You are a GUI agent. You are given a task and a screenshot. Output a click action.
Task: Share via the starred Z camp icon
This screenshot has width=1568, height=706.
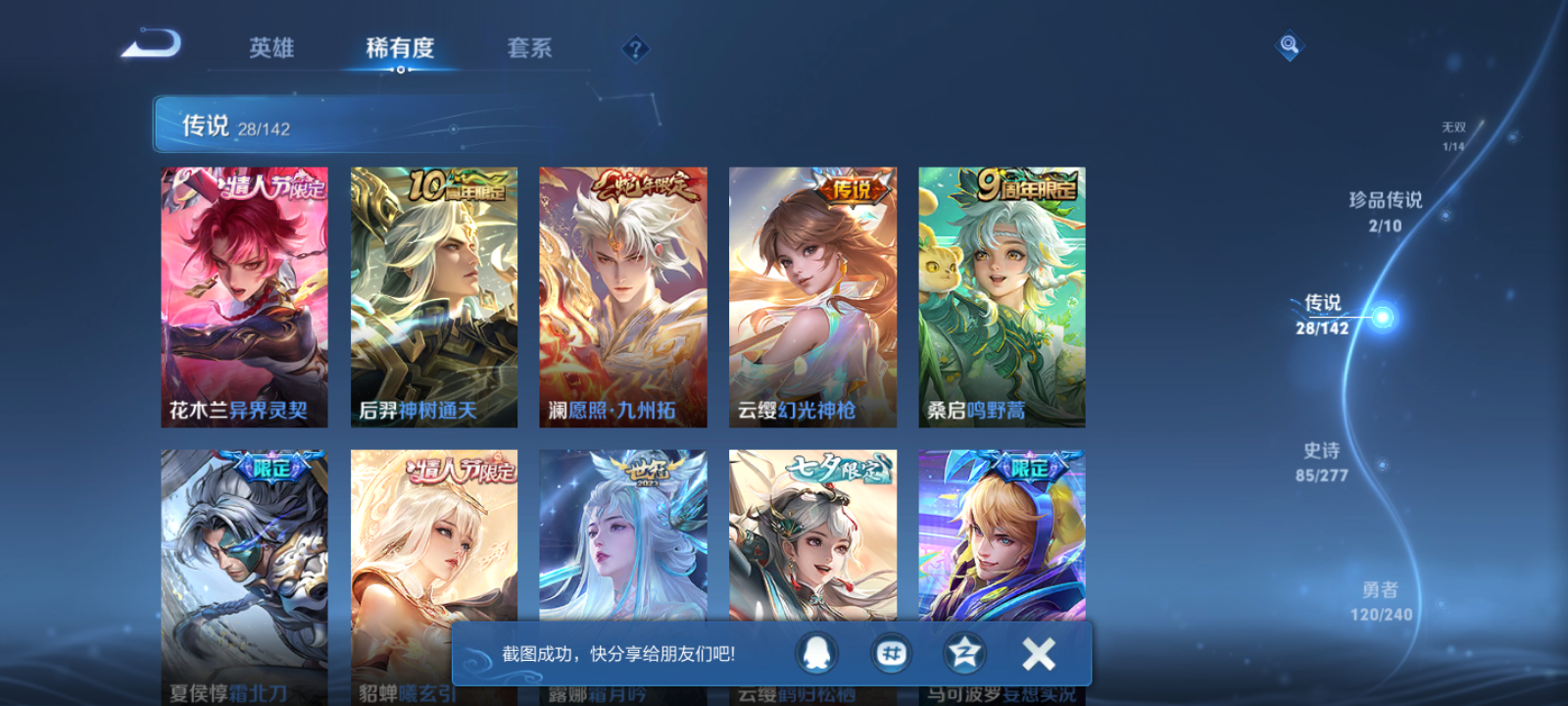(964, 652)
